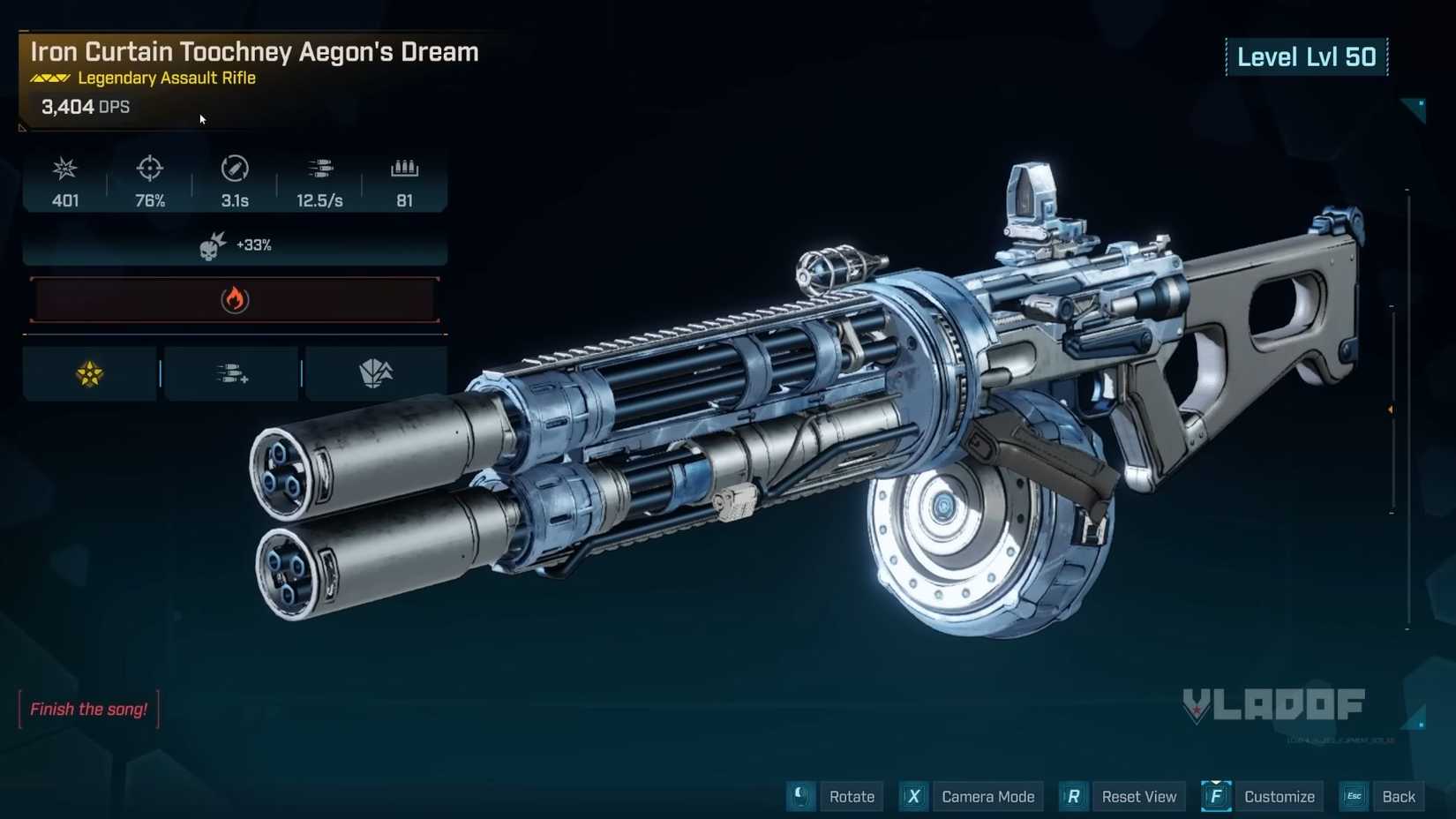
Task: Select the Finish the song! challenge text
Action: [x=88, y=709]
